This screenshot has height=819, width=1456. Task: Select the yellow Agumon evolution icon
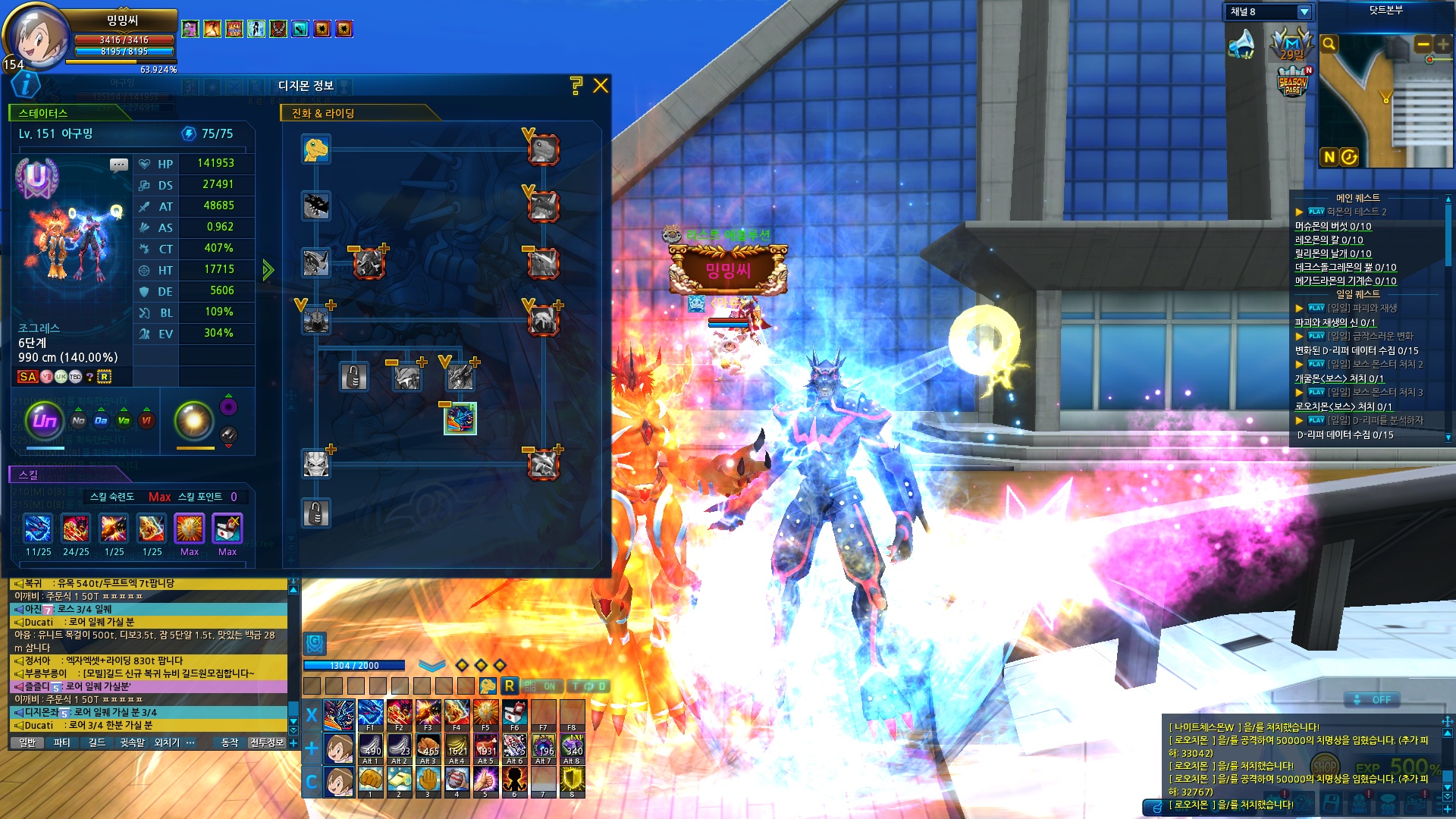click(x=315, y=149)
